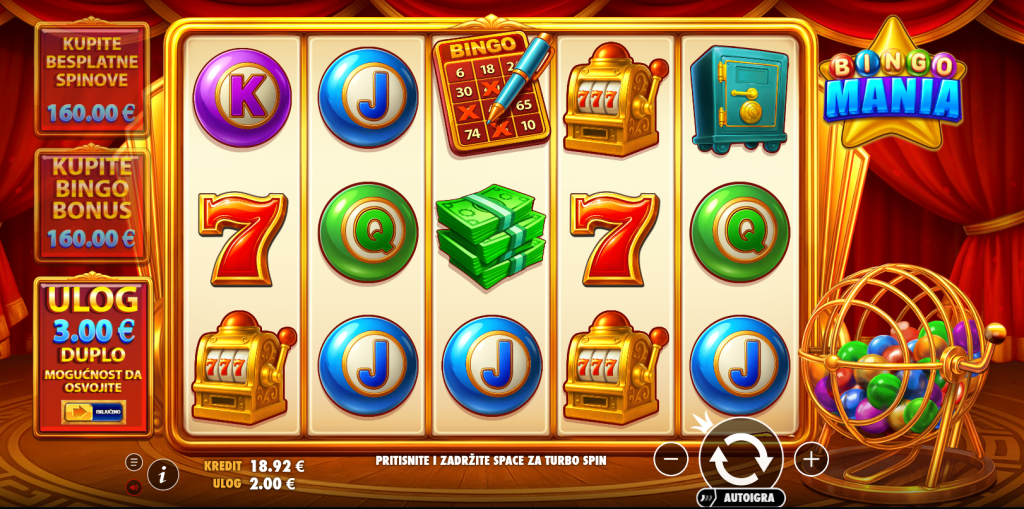1024x509 pixels.
Task: Mute the game sound
Action: click(134, 487)
